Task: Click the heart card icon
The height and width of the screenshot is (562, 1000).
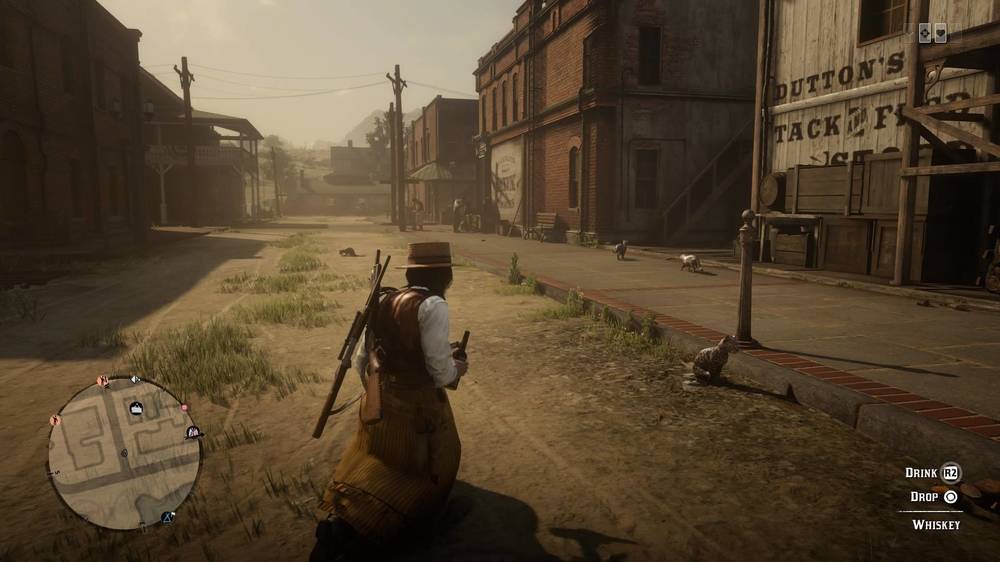Action: tap(941, 33)
